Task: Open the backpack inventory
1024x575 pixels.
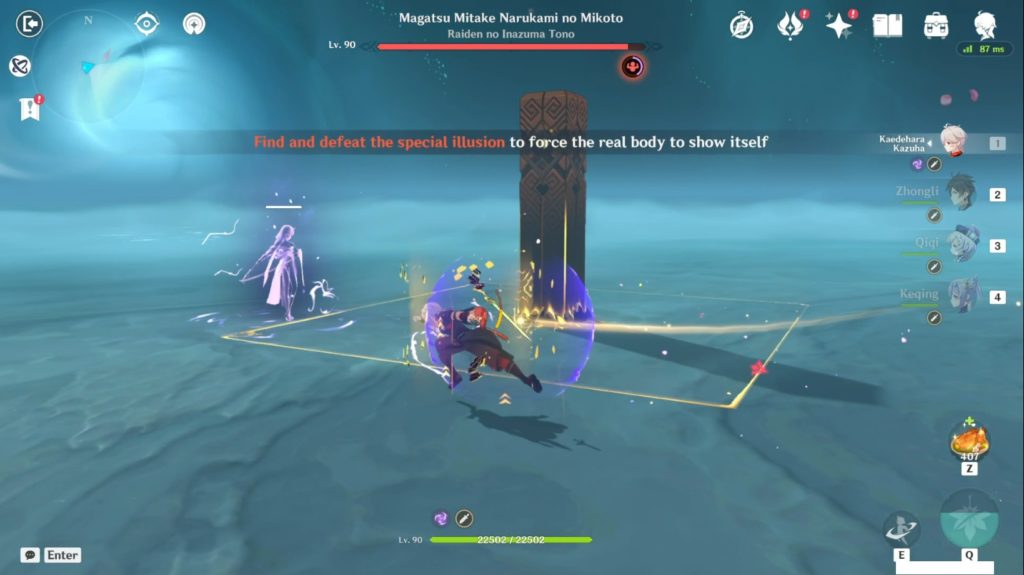Action: pos(936,26)
